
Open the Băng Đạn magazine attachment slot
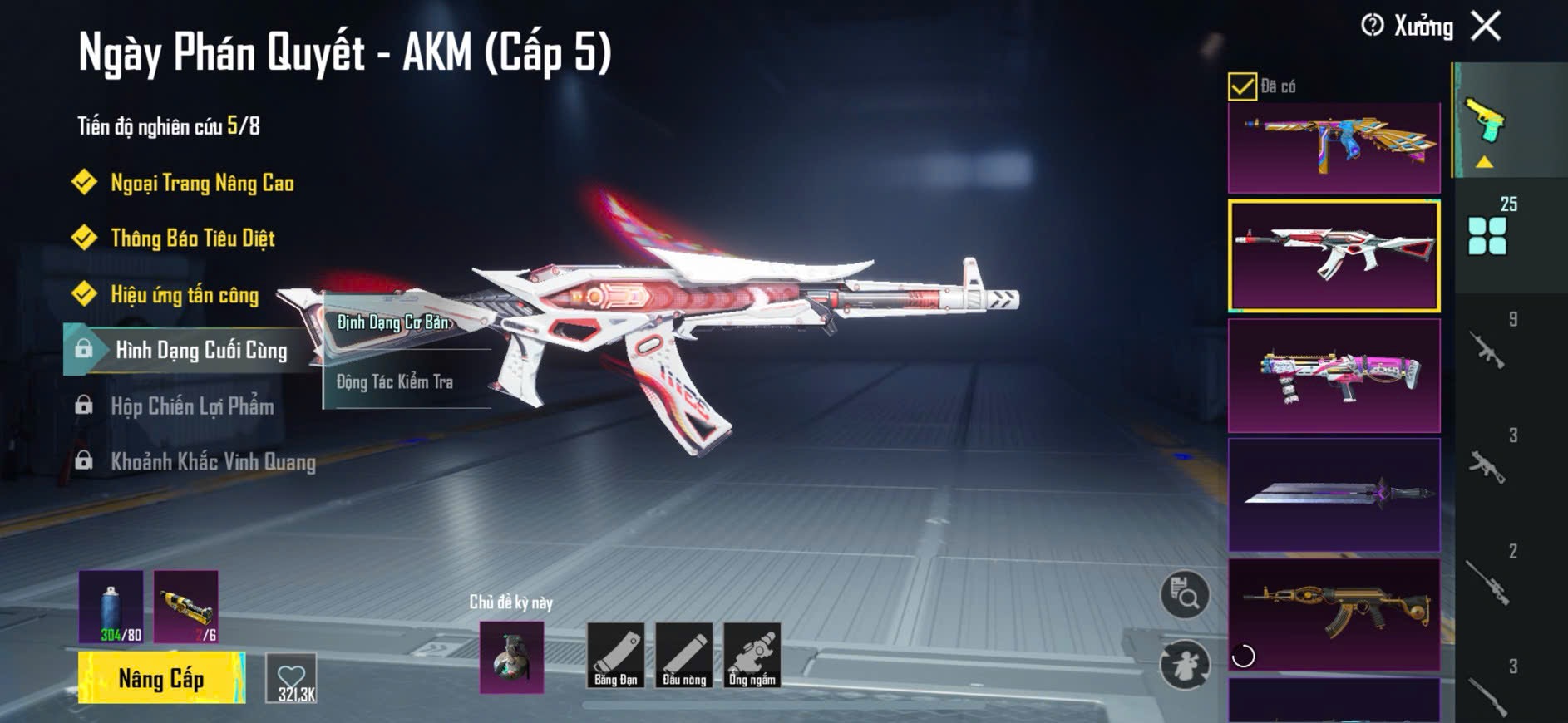tap(616, 656)
